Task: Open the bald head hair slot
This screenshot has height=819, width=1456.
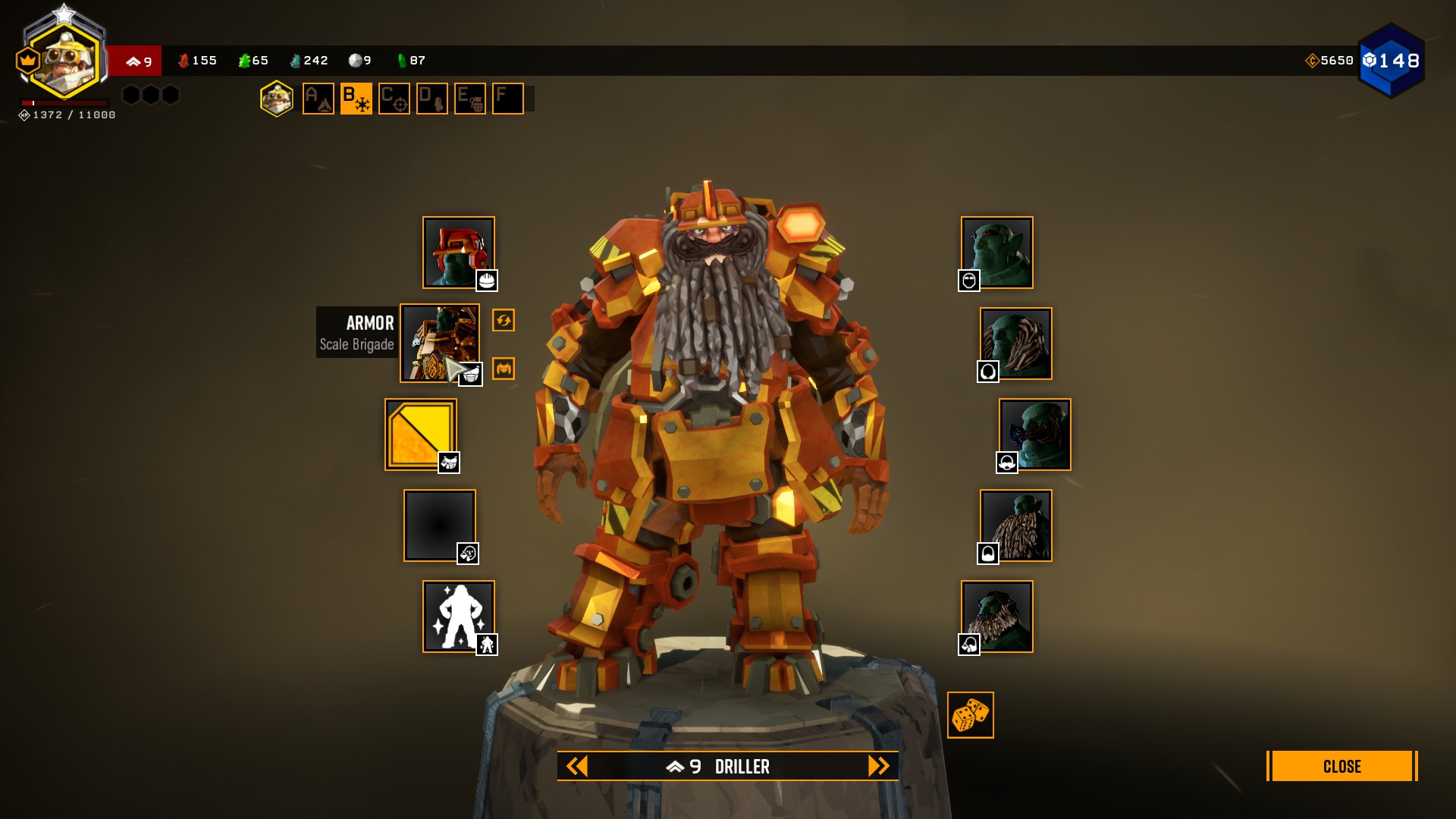Action: pyautogui.click(x=996, y=252)
